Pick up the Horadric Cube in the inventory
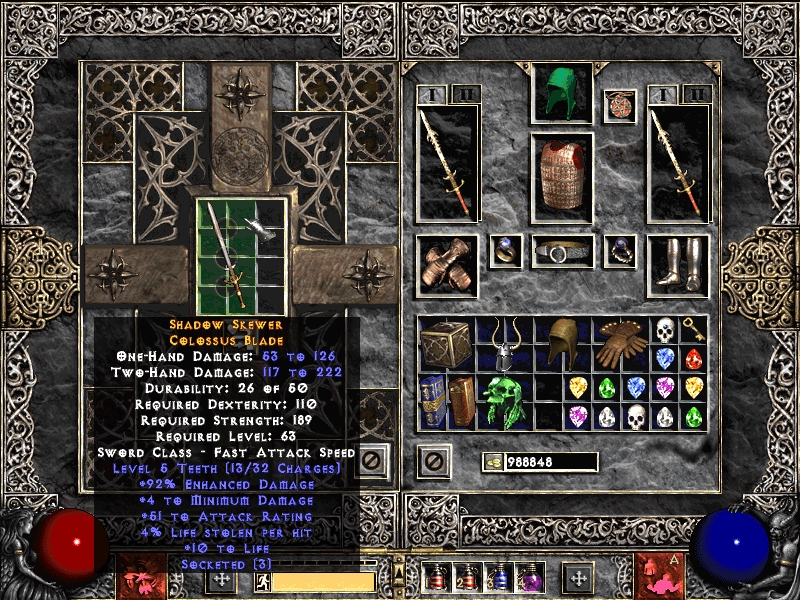Image resolution: width=800 pixels, height=600 pixels. [x=446, y=345]
